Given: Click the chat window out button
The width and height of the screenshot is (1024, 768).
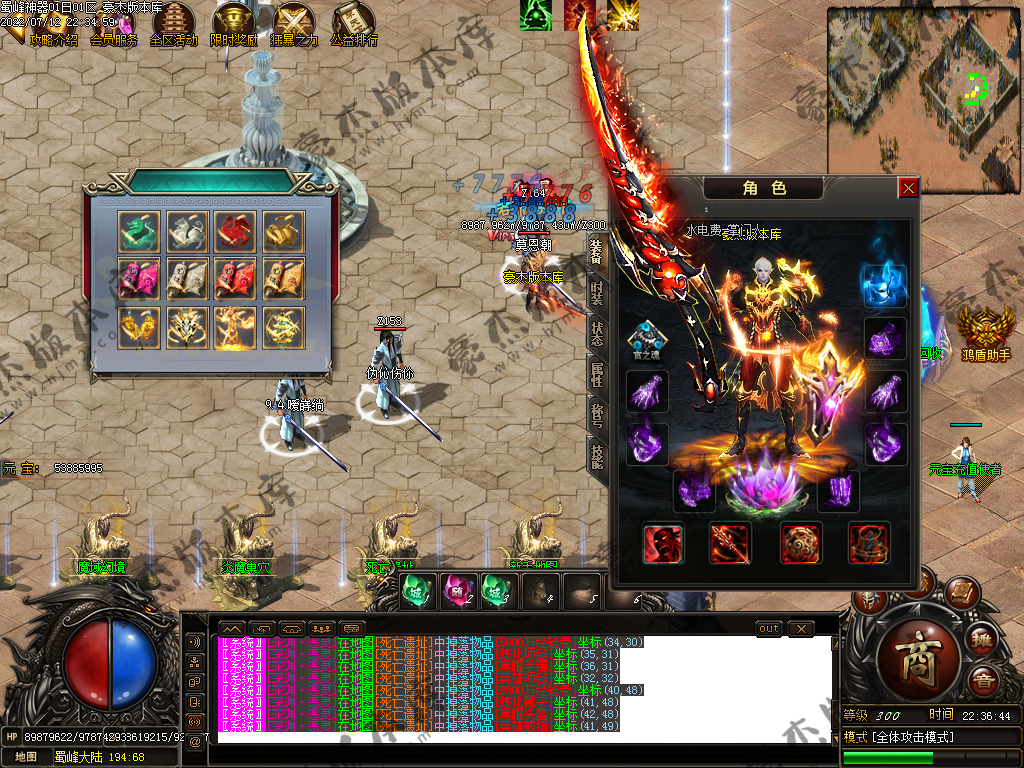Looking at the screenshot, I should coord(769,628).
